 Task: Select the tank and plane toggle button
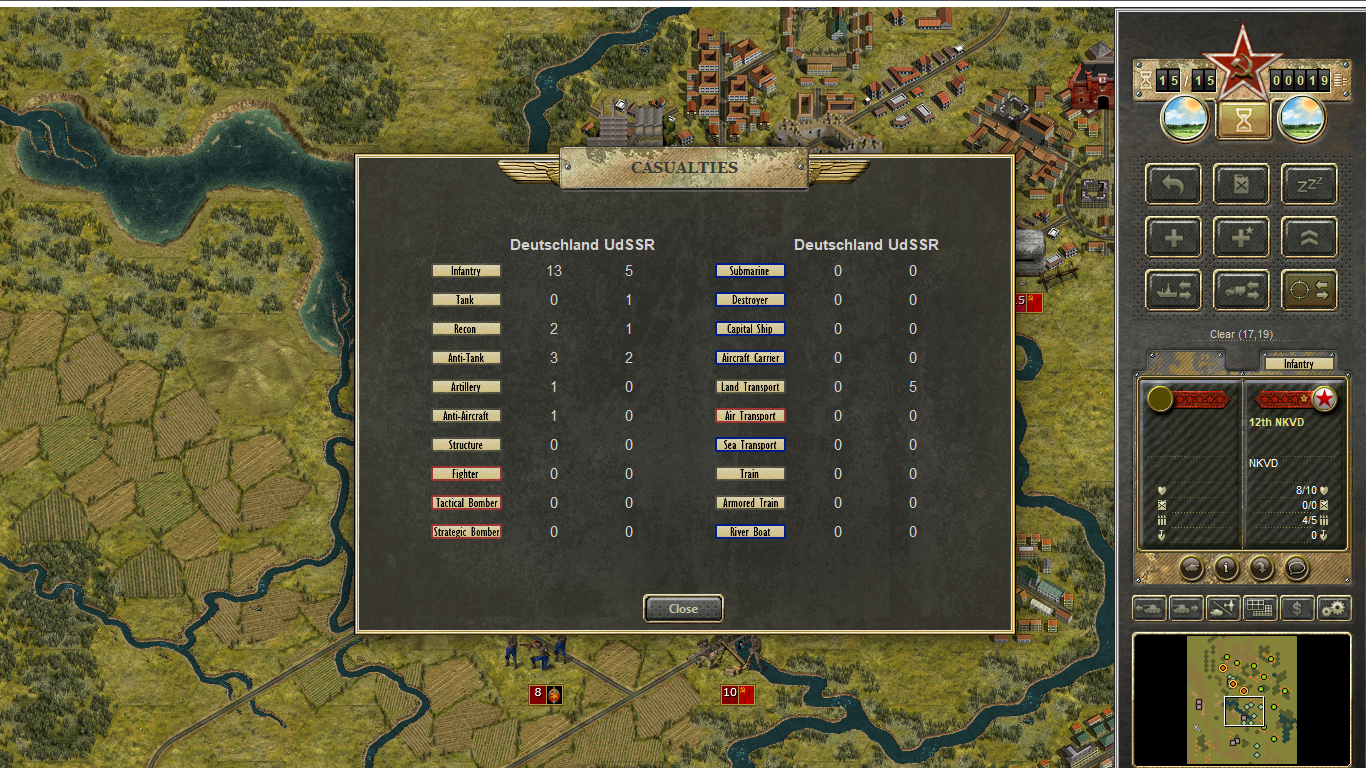pos(1223,607)
